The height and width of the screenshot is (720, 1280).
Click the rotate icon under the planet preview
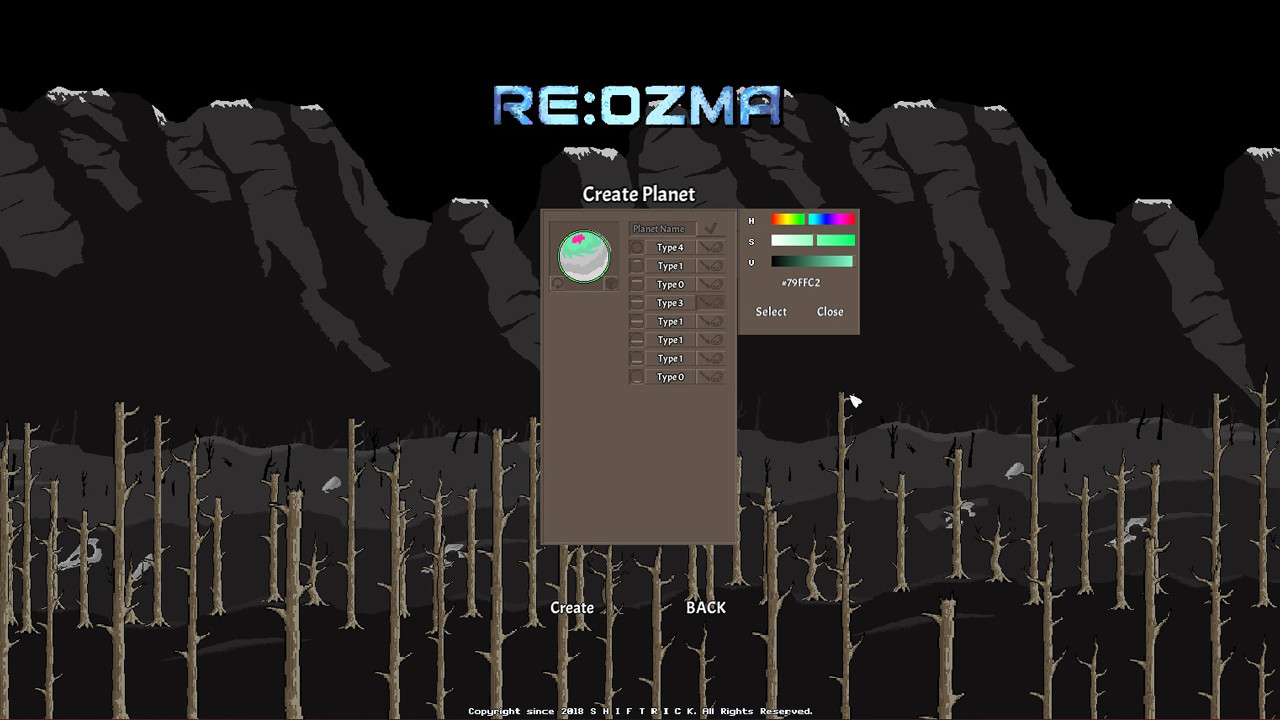point(557,283)
